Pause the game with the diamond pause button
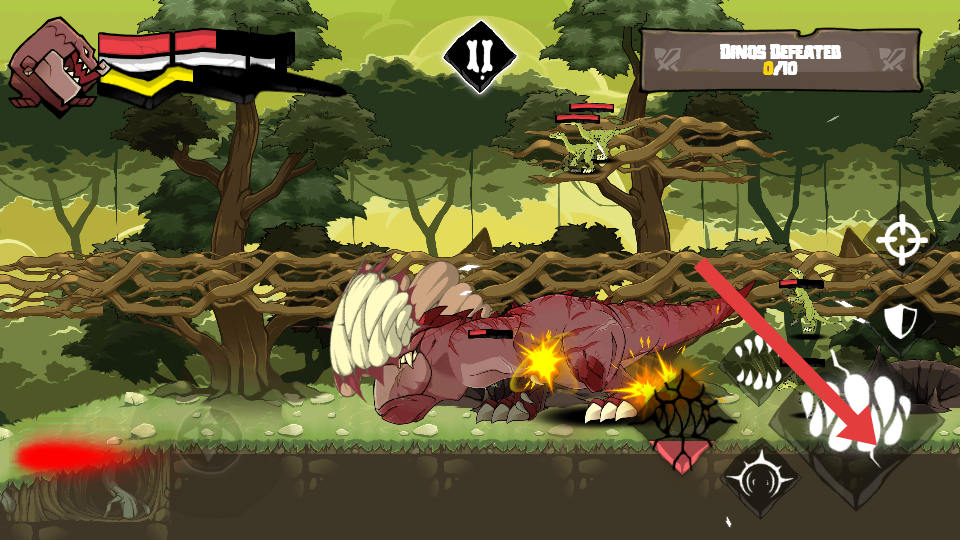The width and height of the screenshot is (960, 540). (480, 57)
